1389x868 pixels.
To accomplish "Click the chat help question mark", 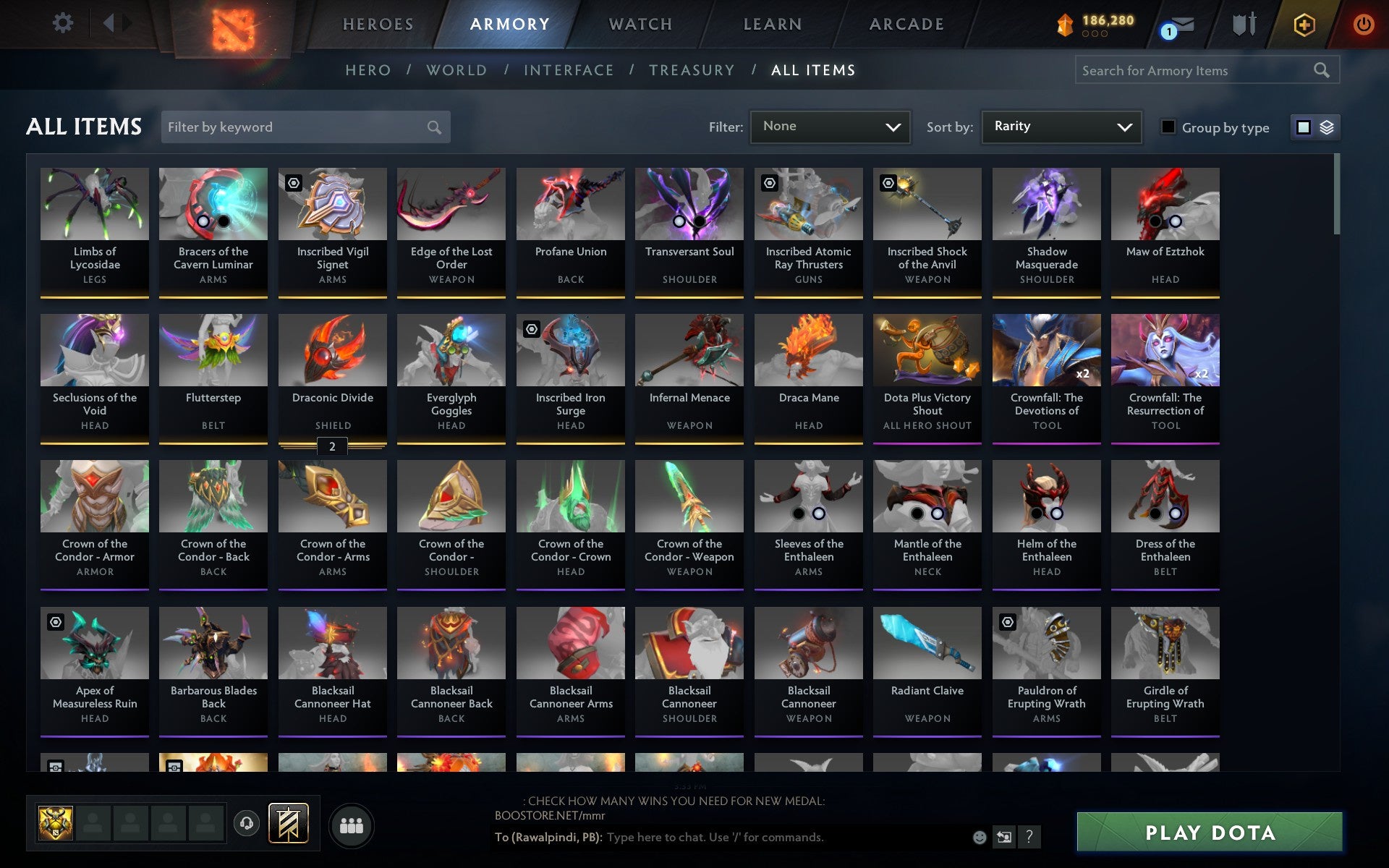I will pos(1028,838).
